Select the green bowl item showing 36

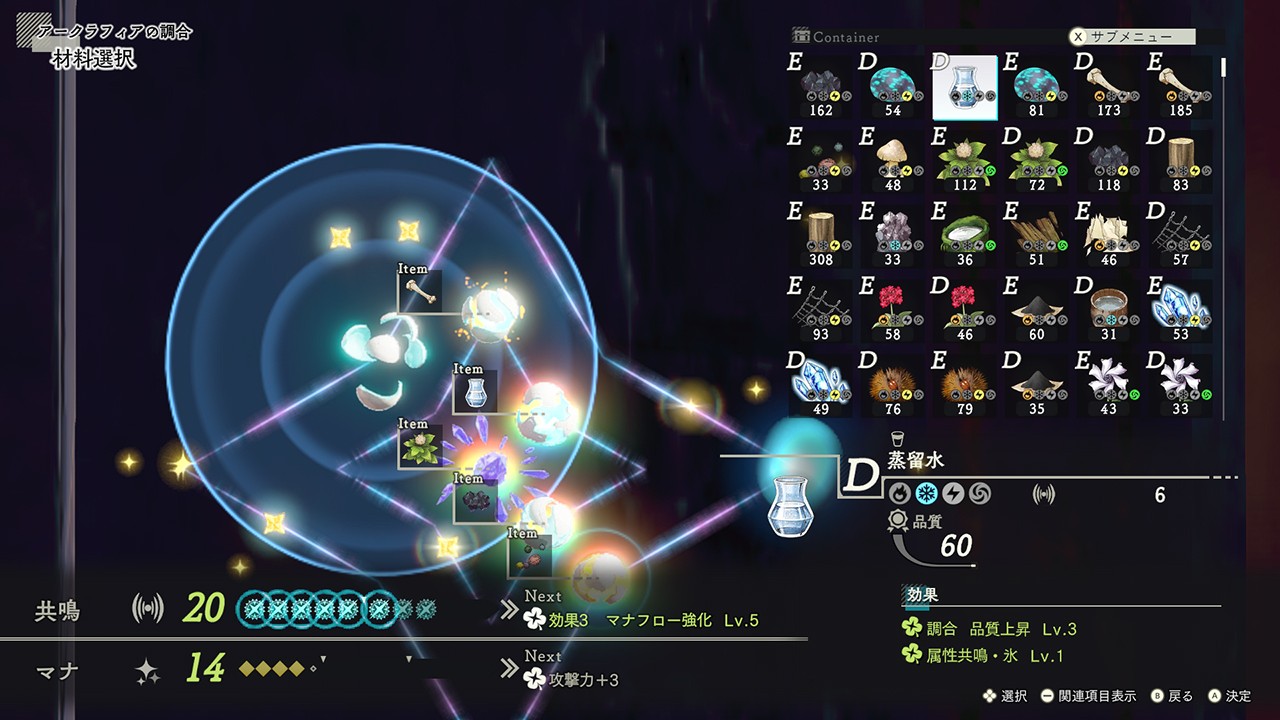click(965, 236)
